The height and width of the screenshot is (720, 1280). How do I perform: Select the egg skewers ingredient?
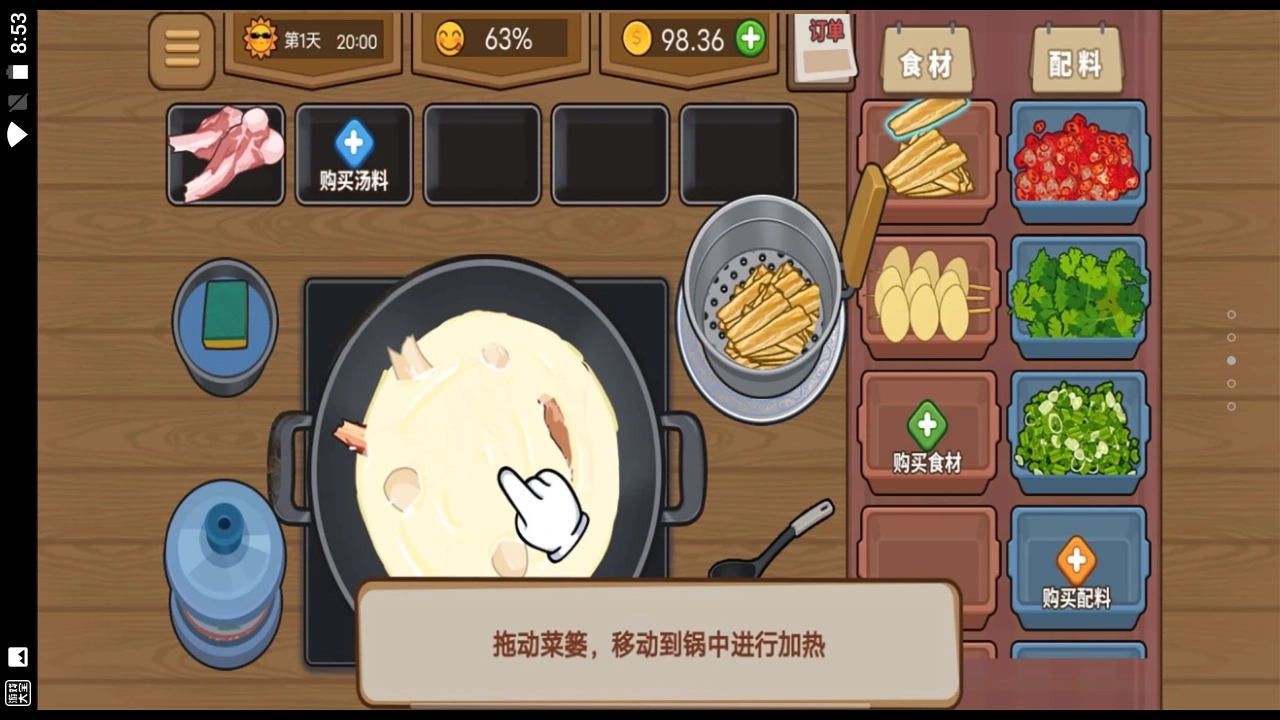[x=927, y=295]
